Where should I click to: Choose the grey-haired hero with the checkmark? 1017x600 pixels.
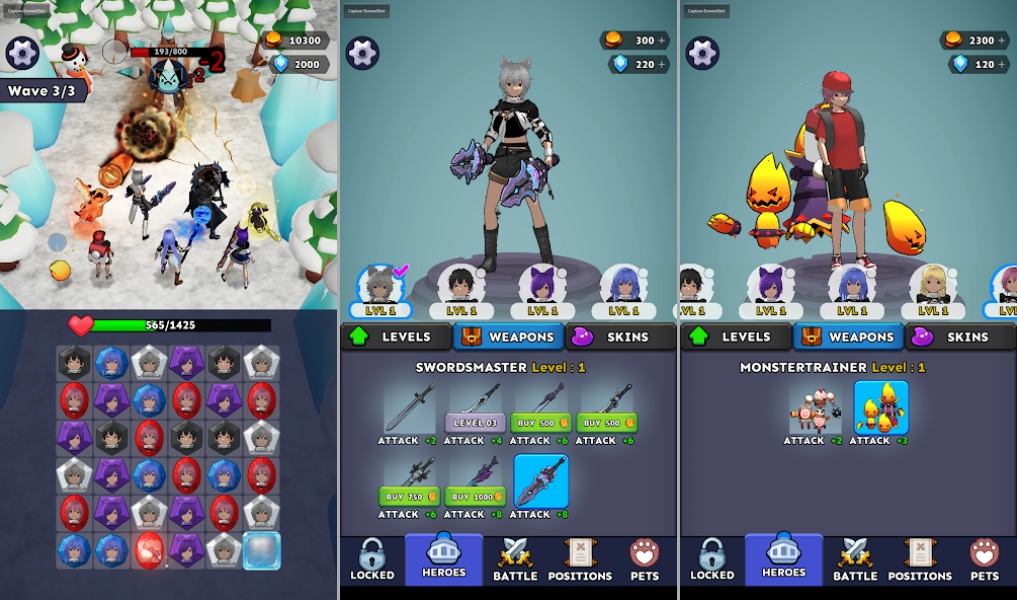point(381,285)
